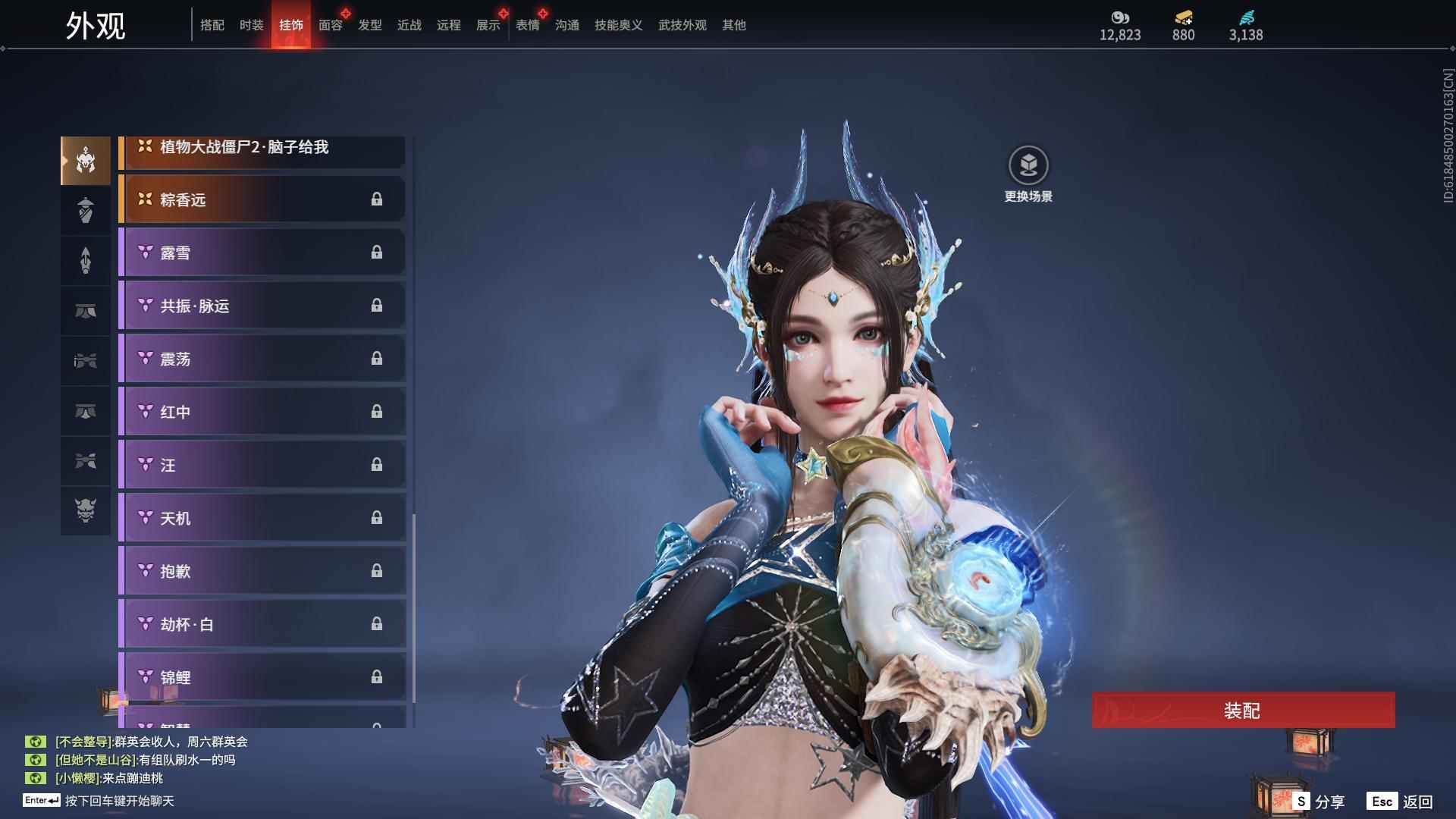The height and width of the screenshot is (819, 1456).
Task: Select the 劫杯·白 accessory row
Action: 262,624
